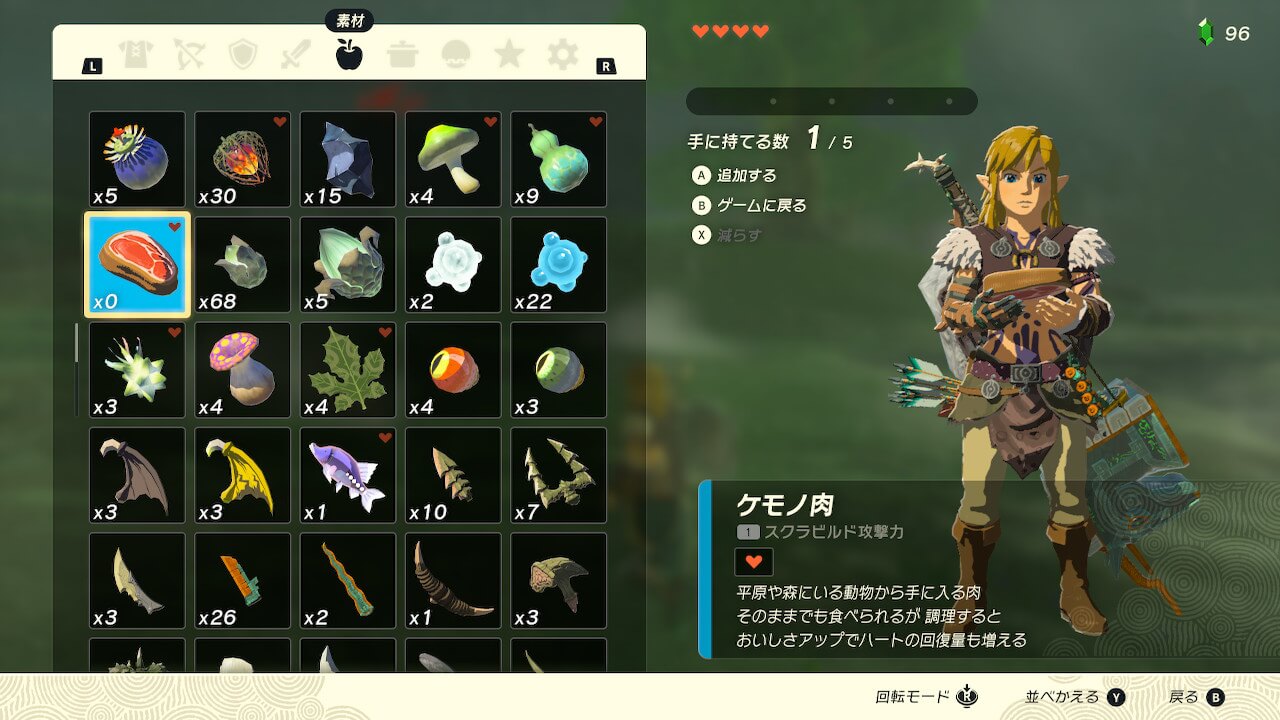Switch to the armor shirt tab
Viewport: 1280px width, 720px height.
coord(136,54)
